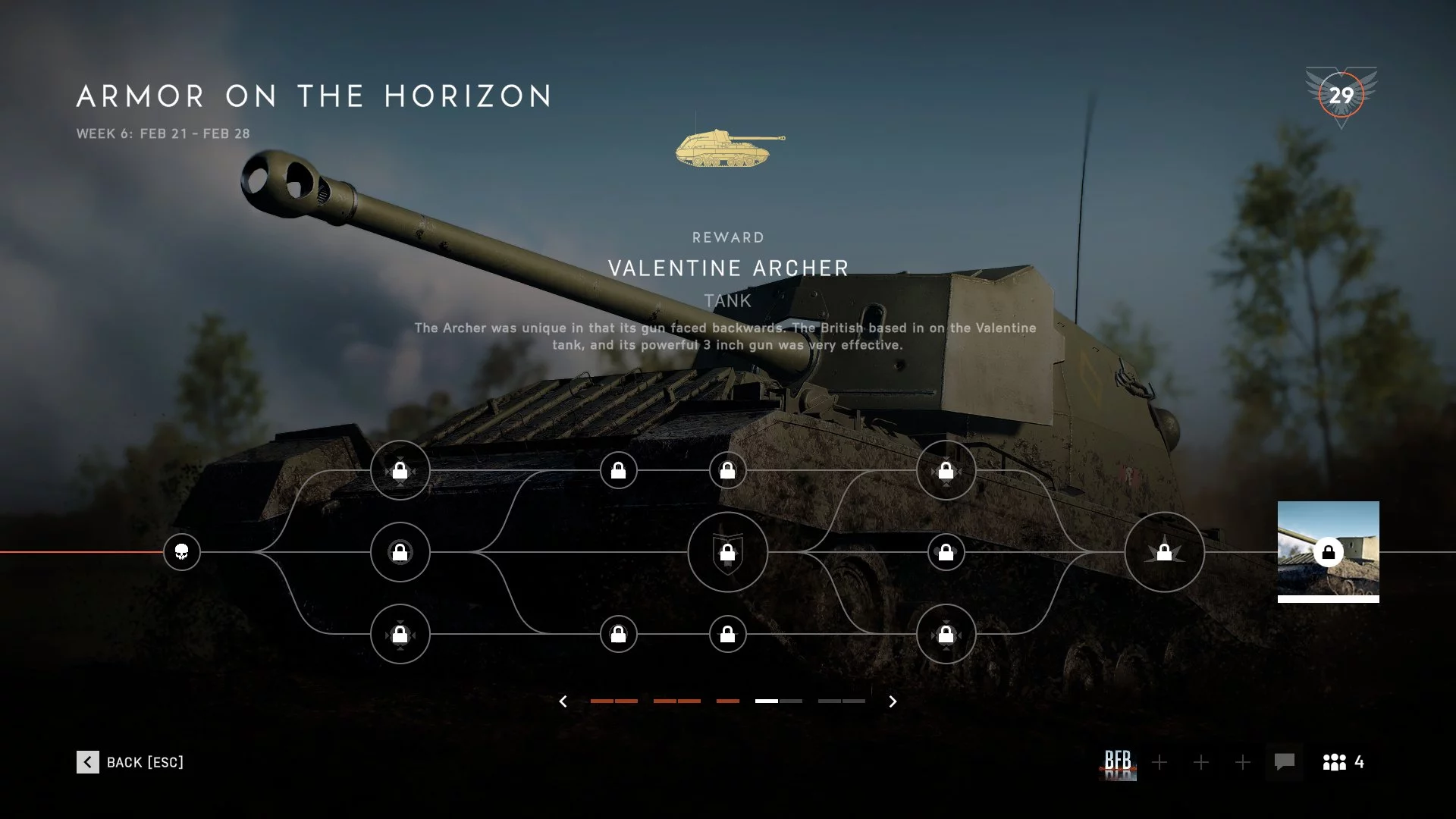Open the locked shield challenge node

point(727,552)
